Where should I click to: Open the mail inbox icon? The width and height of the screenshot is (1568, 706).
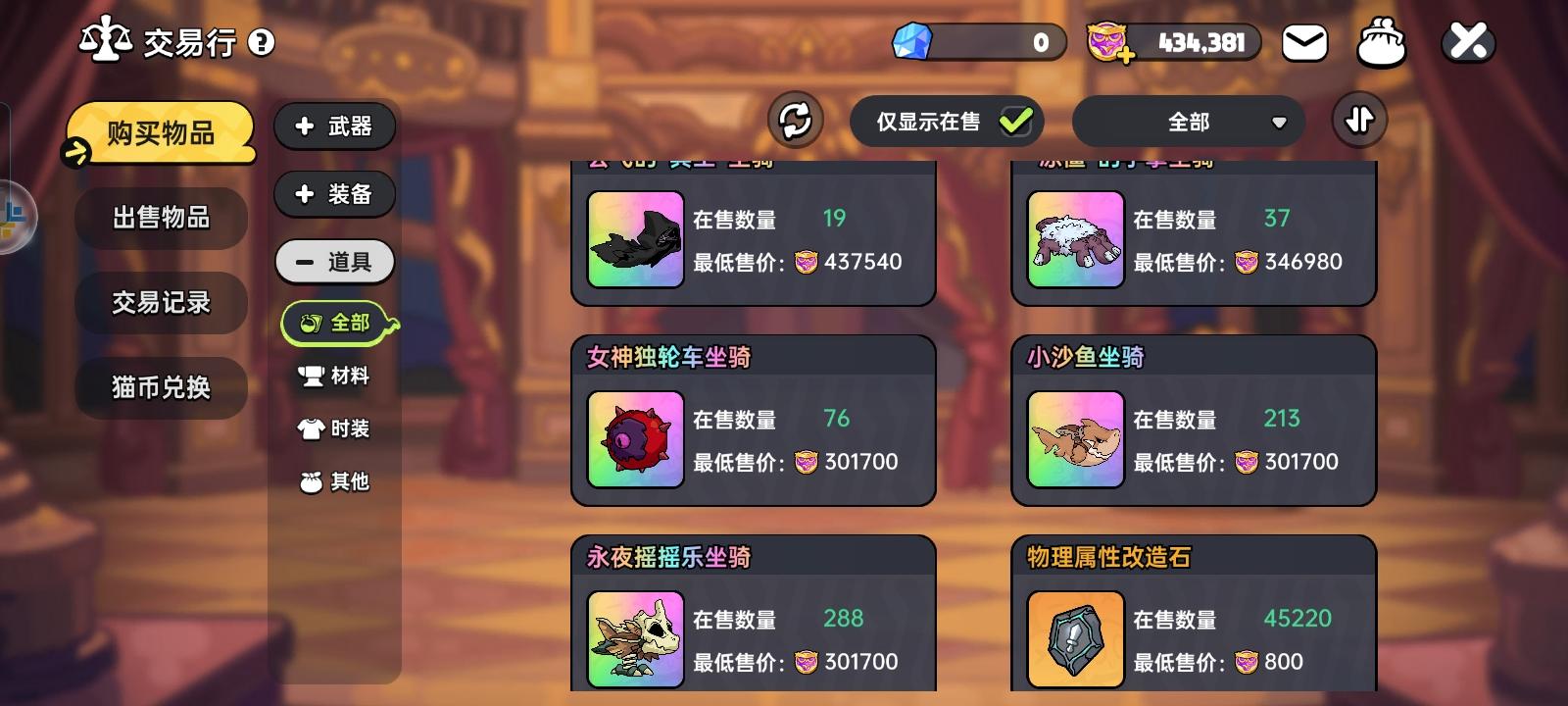coord(1303,41)
